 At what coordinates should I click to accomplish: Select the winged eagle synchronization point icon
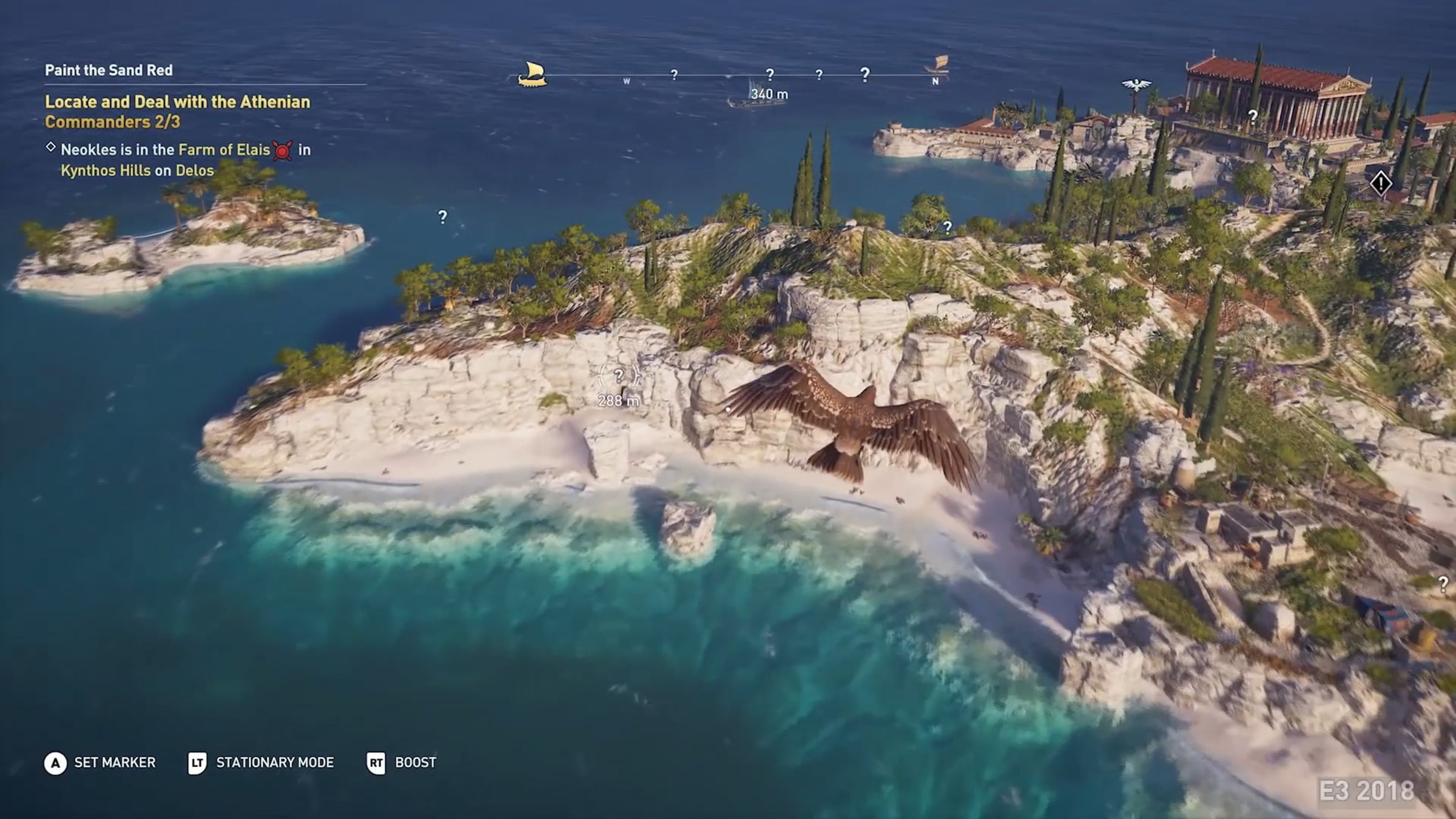pyautogui.click(x=1136, y=85)
